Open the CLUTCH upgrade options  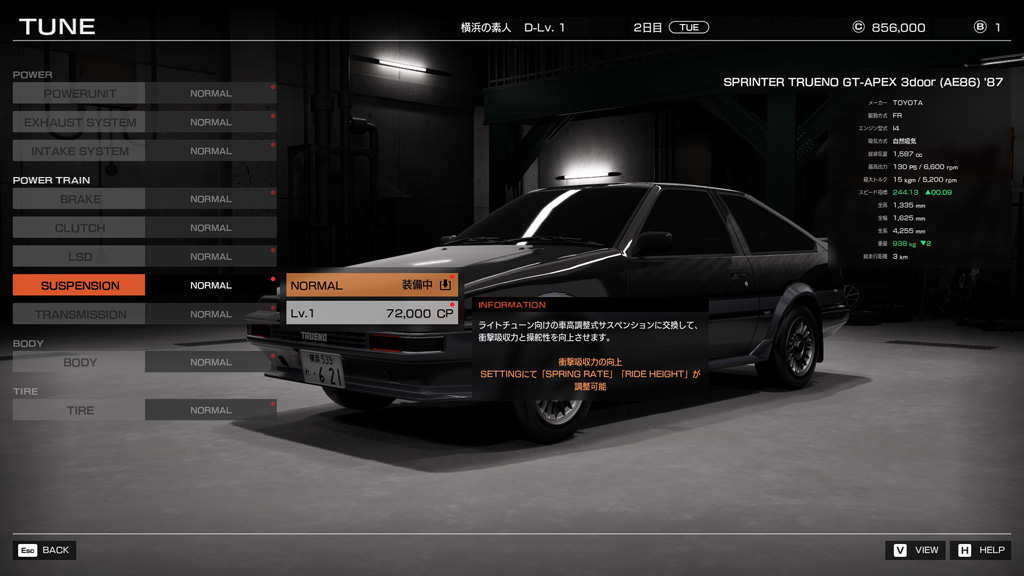79,228
